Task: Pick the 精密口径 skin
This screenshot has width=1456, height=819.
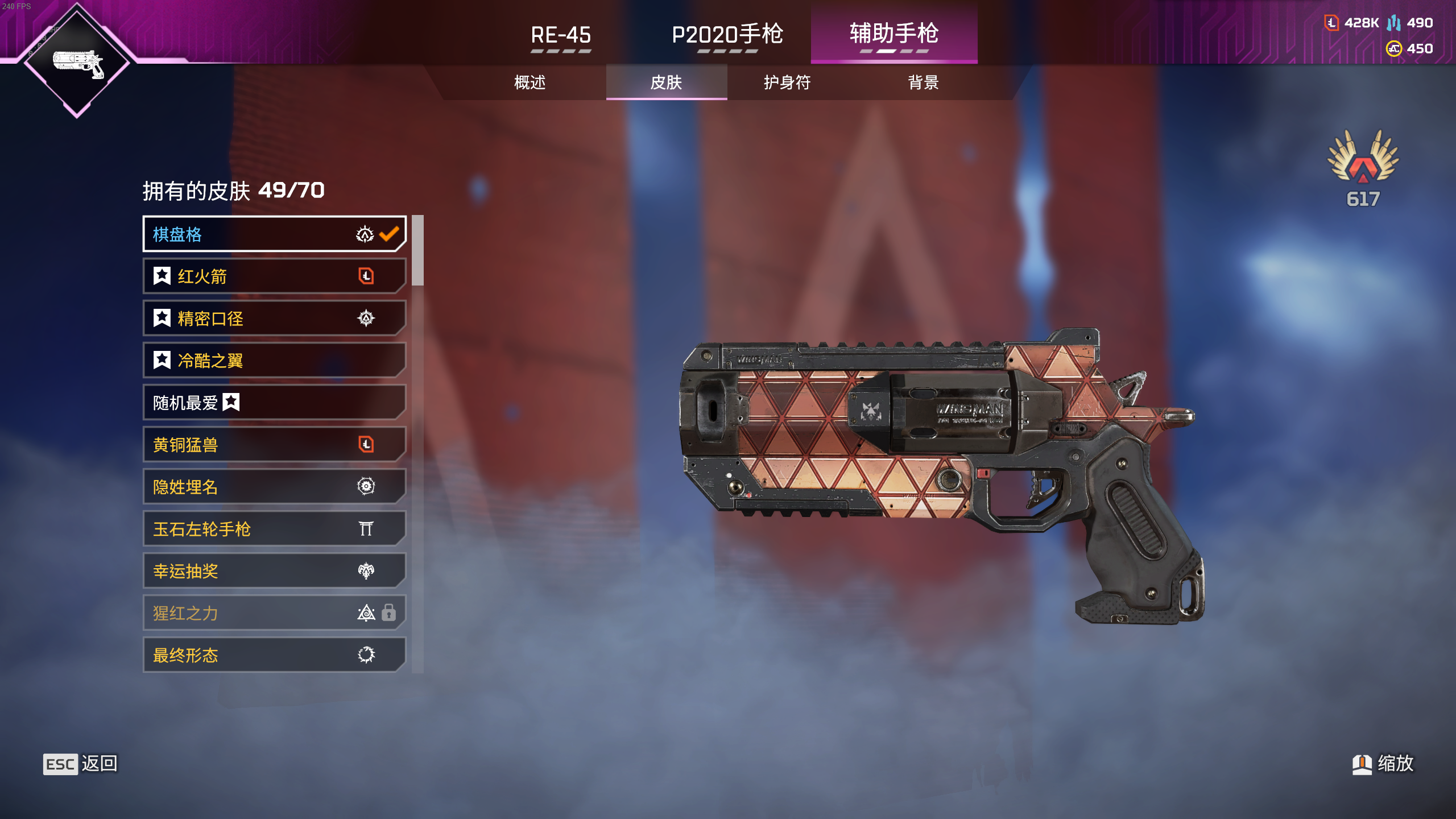Action: tap(274, 318)
